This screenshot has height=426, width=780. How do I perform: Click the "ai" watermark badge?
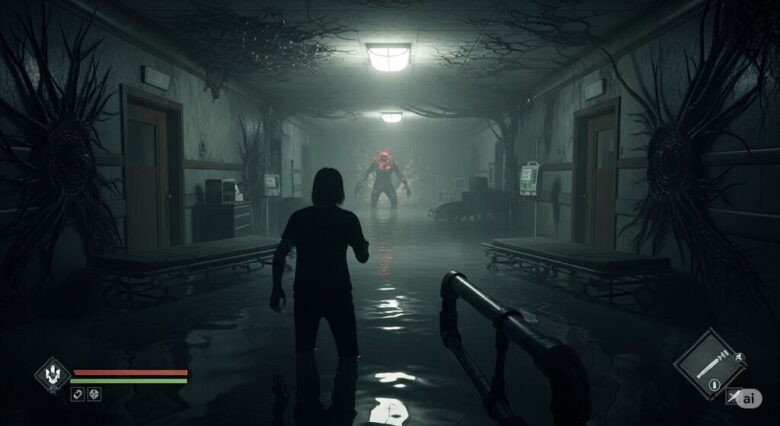750,398
